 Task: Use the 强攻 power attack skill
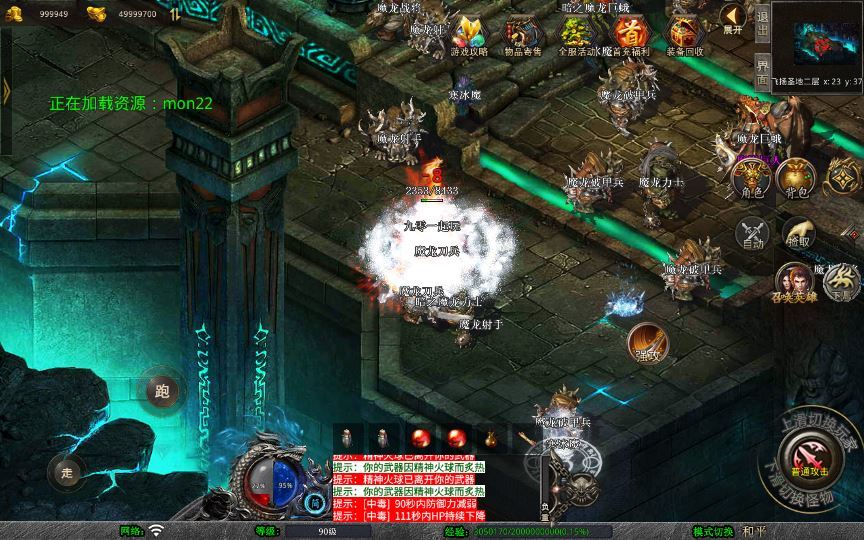pyautogui.click(x=647, y=340)
